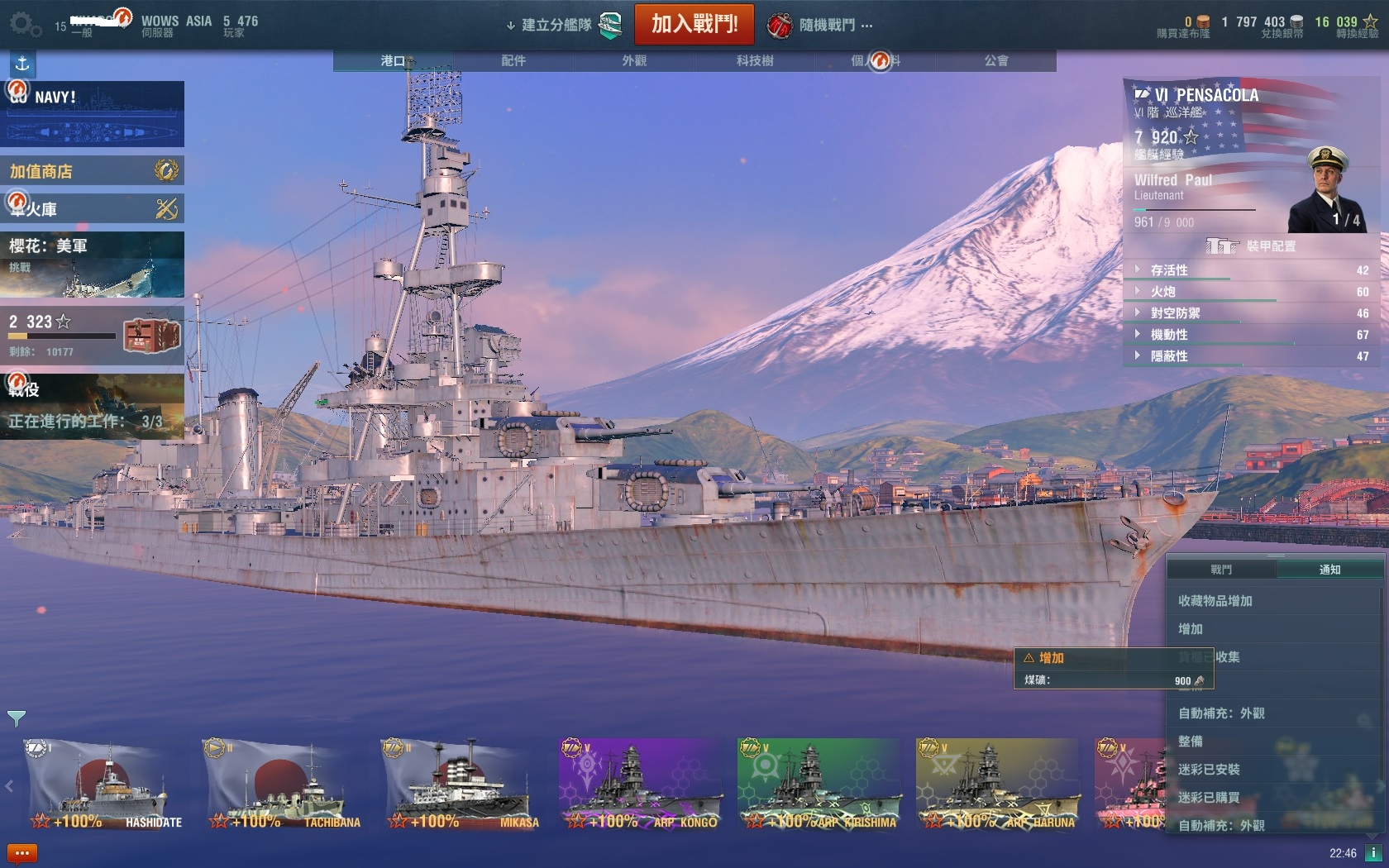
Task: Click the red 加入戰鬥 battle button
Action: [x=694, y=24]
